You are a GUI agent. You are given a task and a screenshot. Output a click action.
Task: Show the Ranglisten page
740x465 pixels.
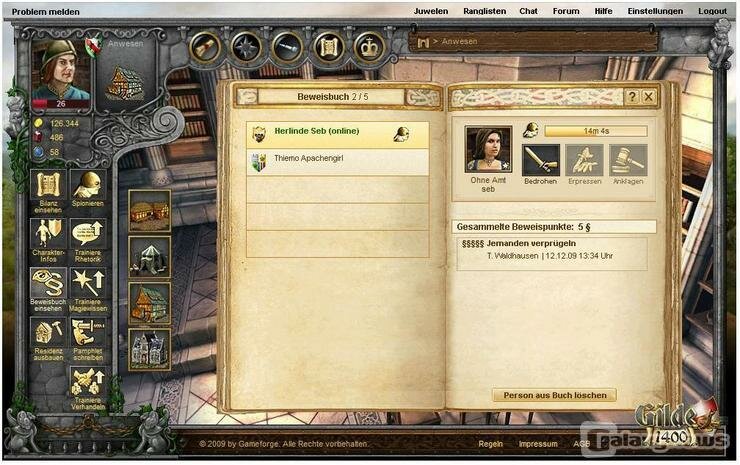point(483,11)
